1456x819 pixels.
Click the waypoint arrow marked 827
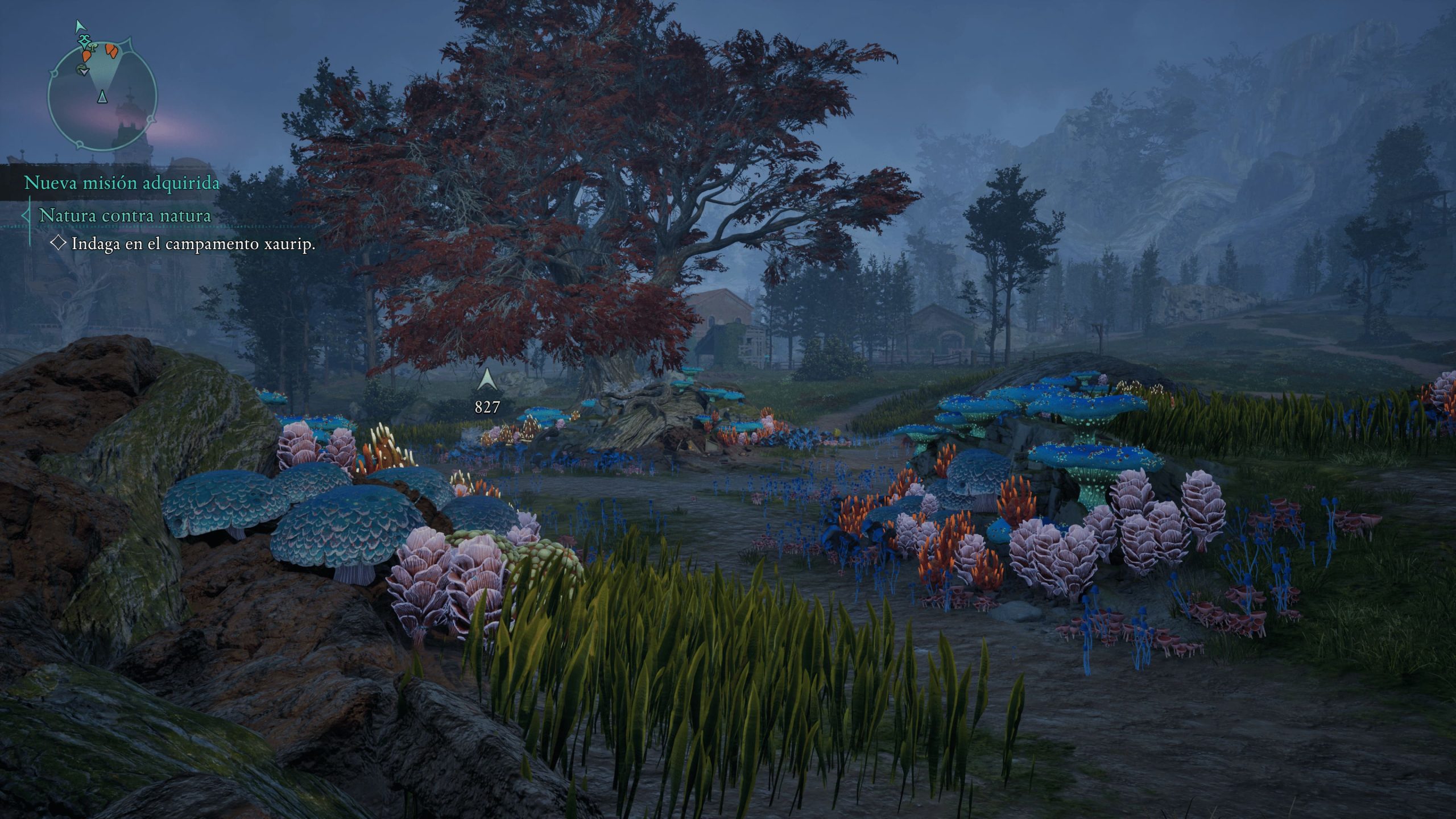pos(487,380)
